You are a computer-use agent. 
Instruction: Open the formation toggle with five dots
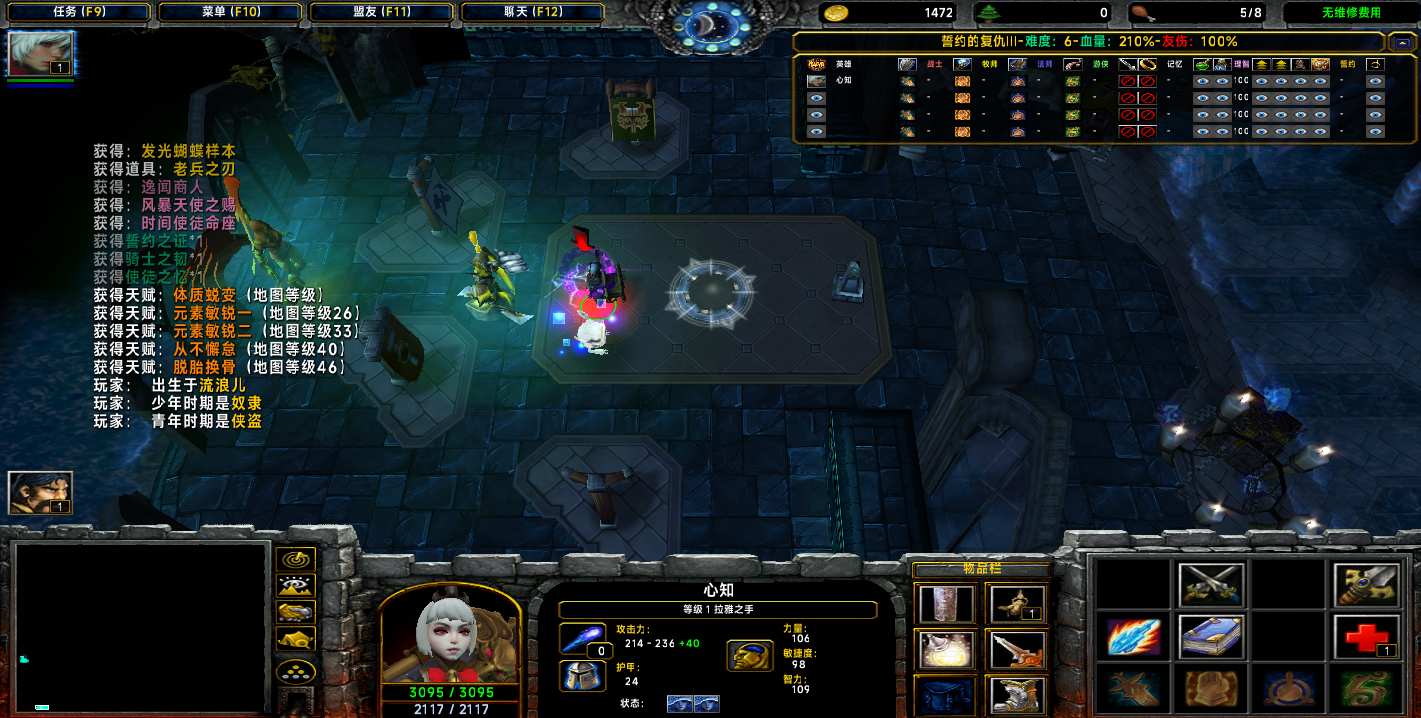click(297, 672)
